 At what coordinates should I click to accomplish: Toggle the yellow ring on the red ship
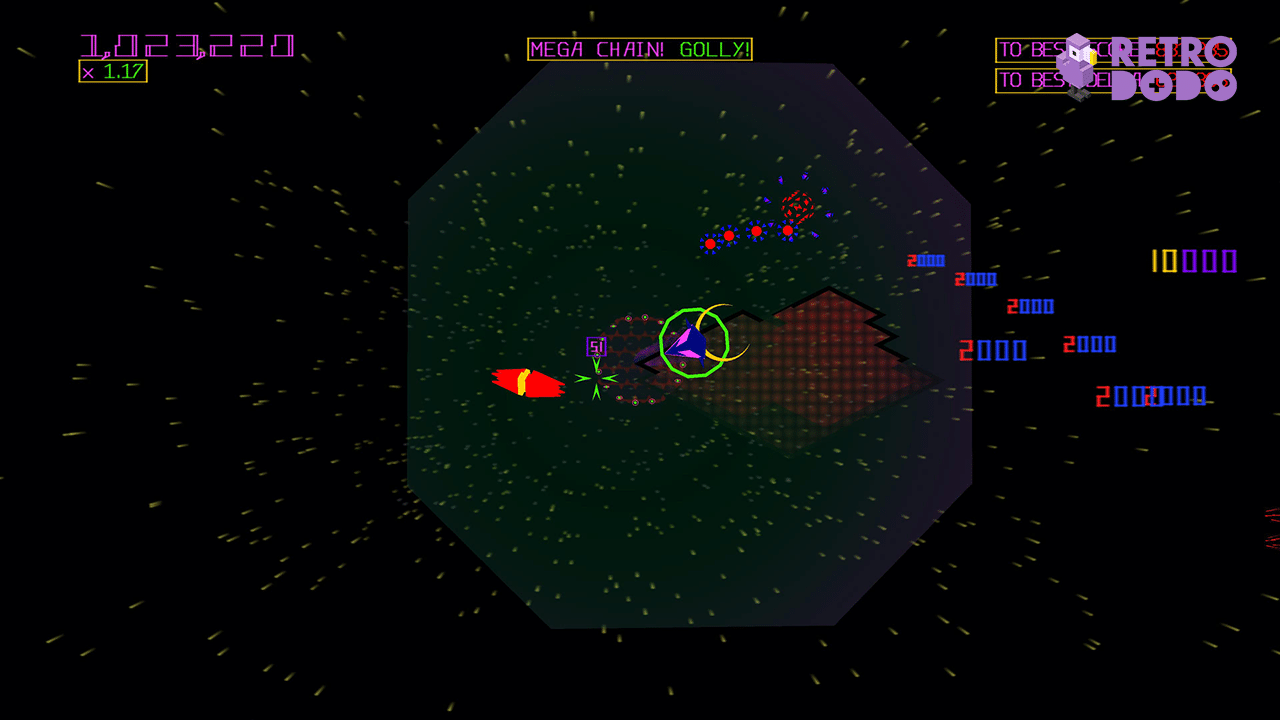pyautogui.click(x=524, y=381)
